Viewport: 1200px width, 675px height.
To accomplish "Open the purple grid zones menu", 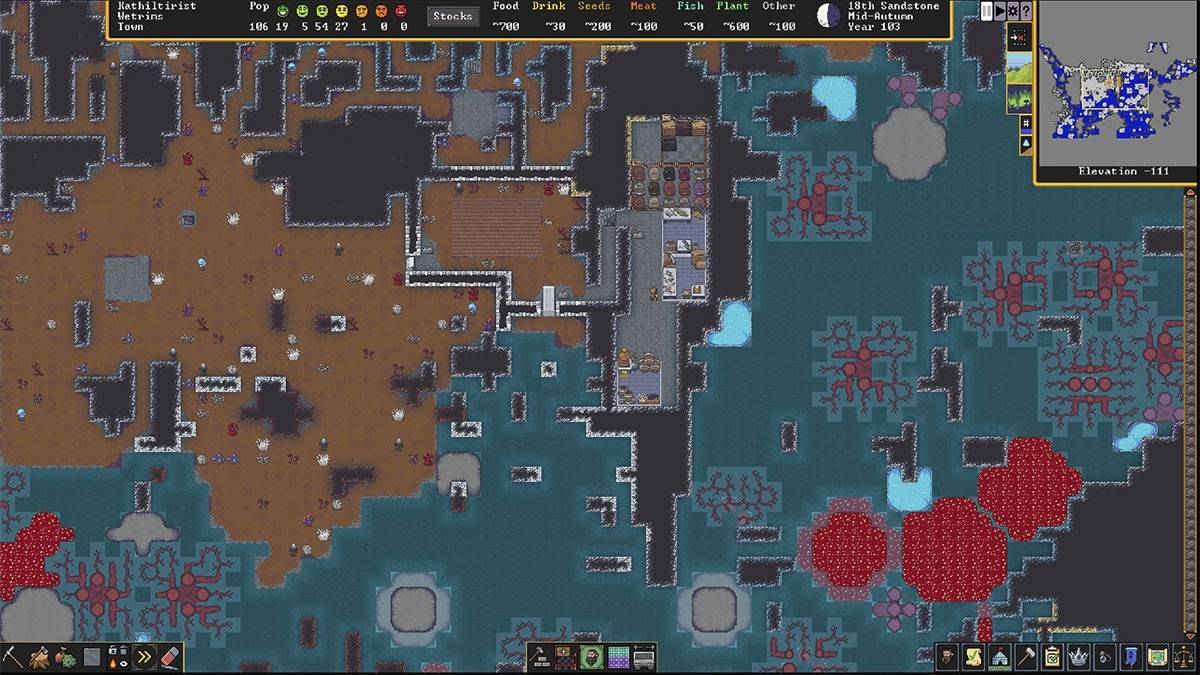I will pyautogui.click(x=619, y=657).
